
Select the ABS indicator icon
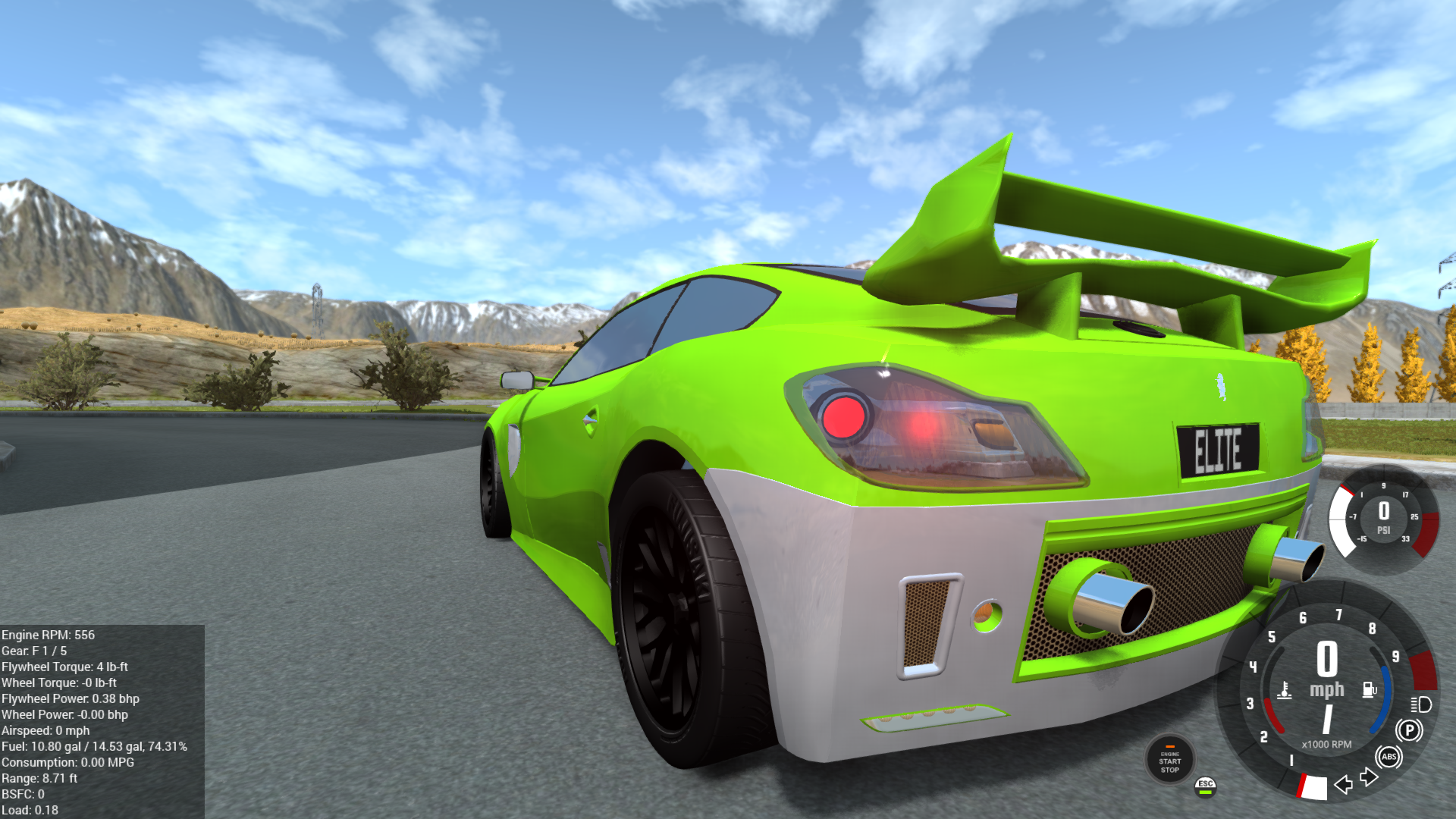pyautogui.click(x=1389, y=757)
